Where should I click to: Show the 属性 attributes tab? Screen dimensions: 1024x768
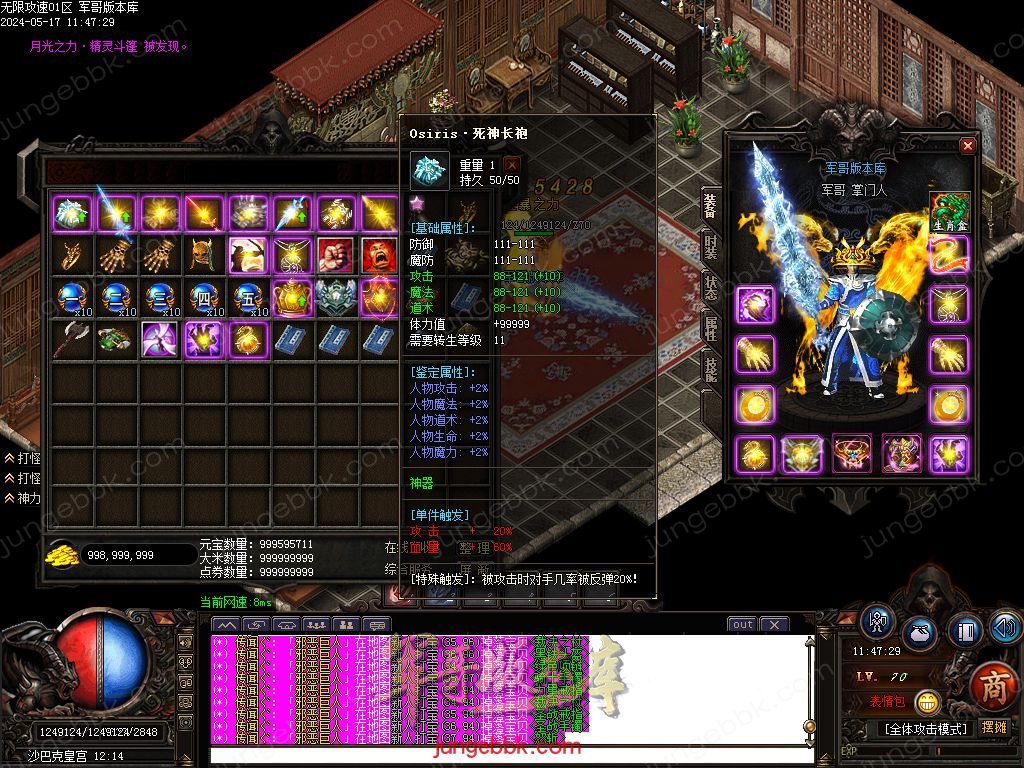tap(710, 328)
